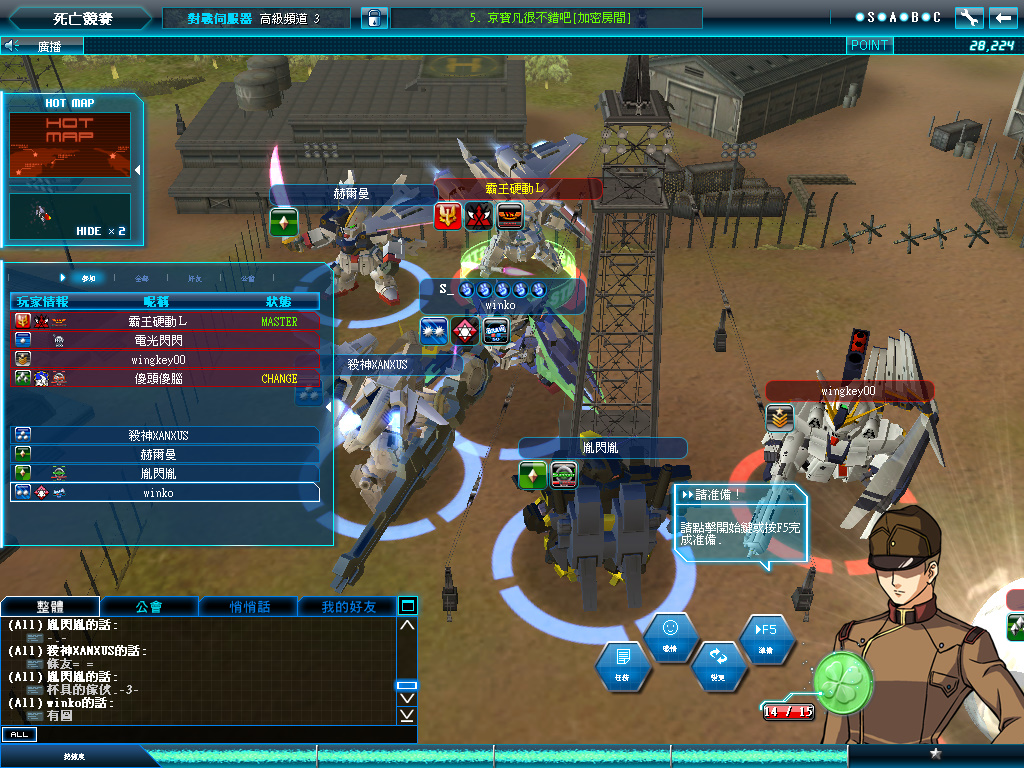The width and height of the screenshot is (1024, 768).
Task: Select the 整體 chat tab
Action: point(51,606)
